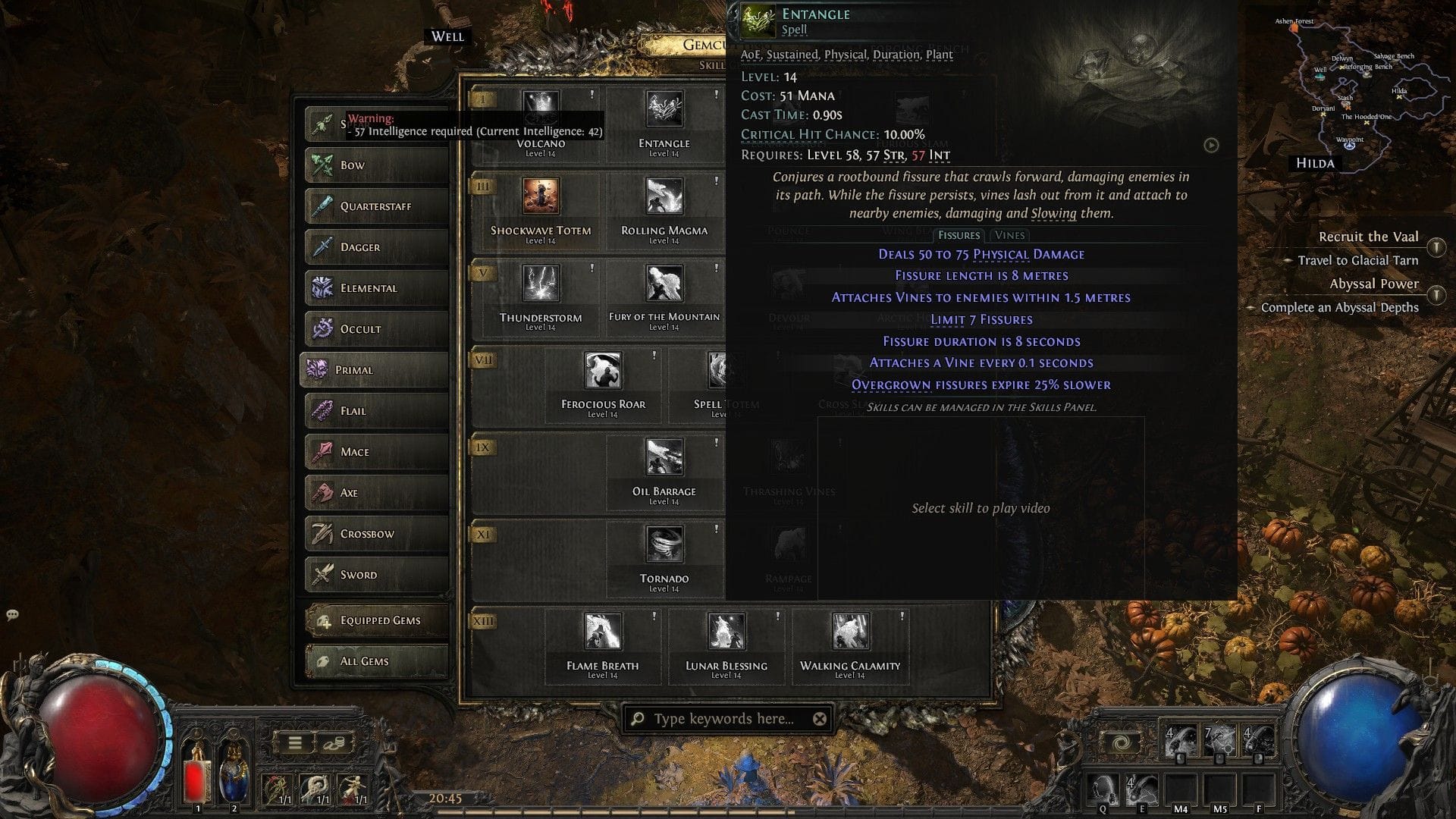The height and width of the screenshot is (819, 1456).
Task: Switch to the Vines tab
Action: coord(1011,235)
